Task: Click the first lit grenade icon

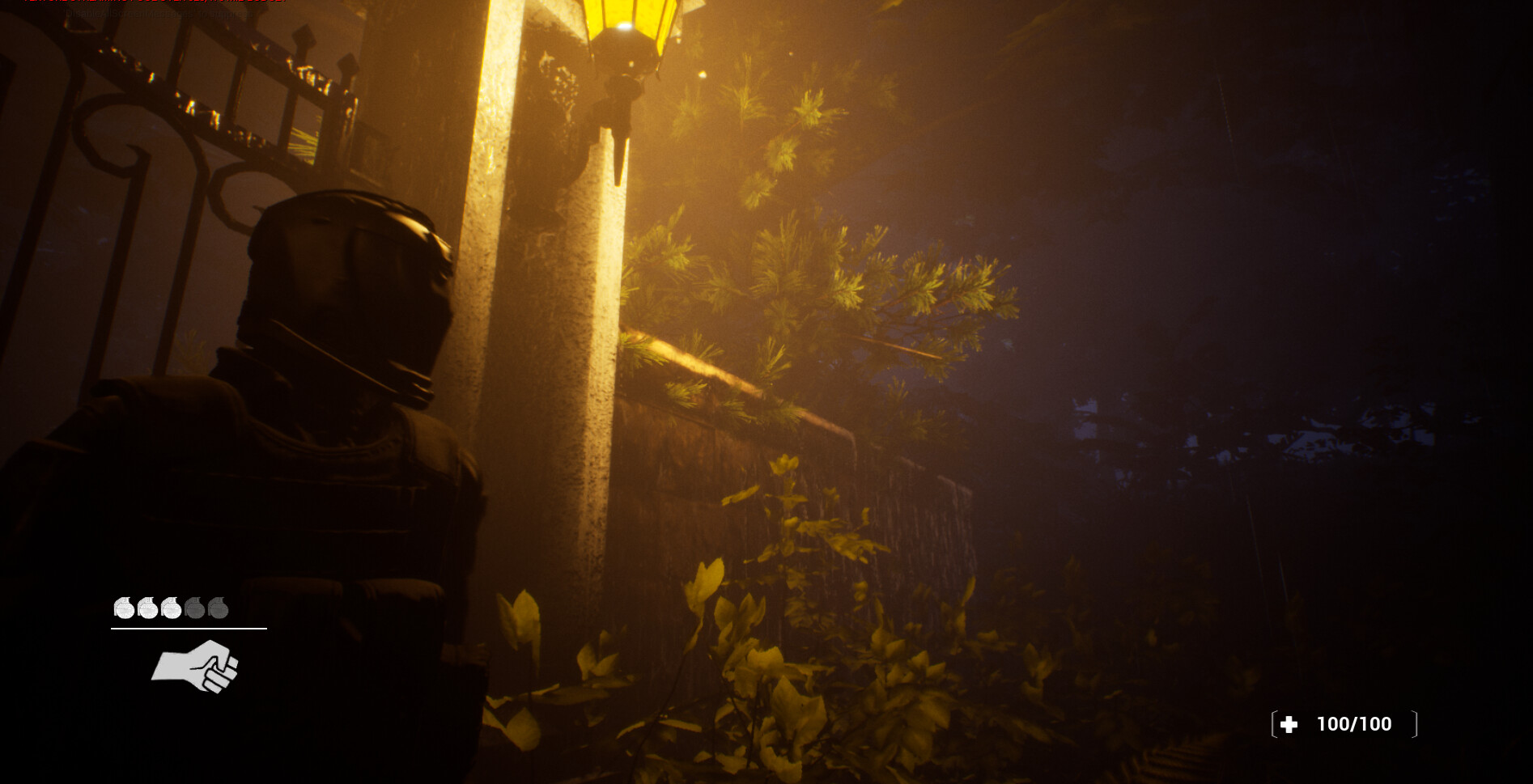Action: 123,608
